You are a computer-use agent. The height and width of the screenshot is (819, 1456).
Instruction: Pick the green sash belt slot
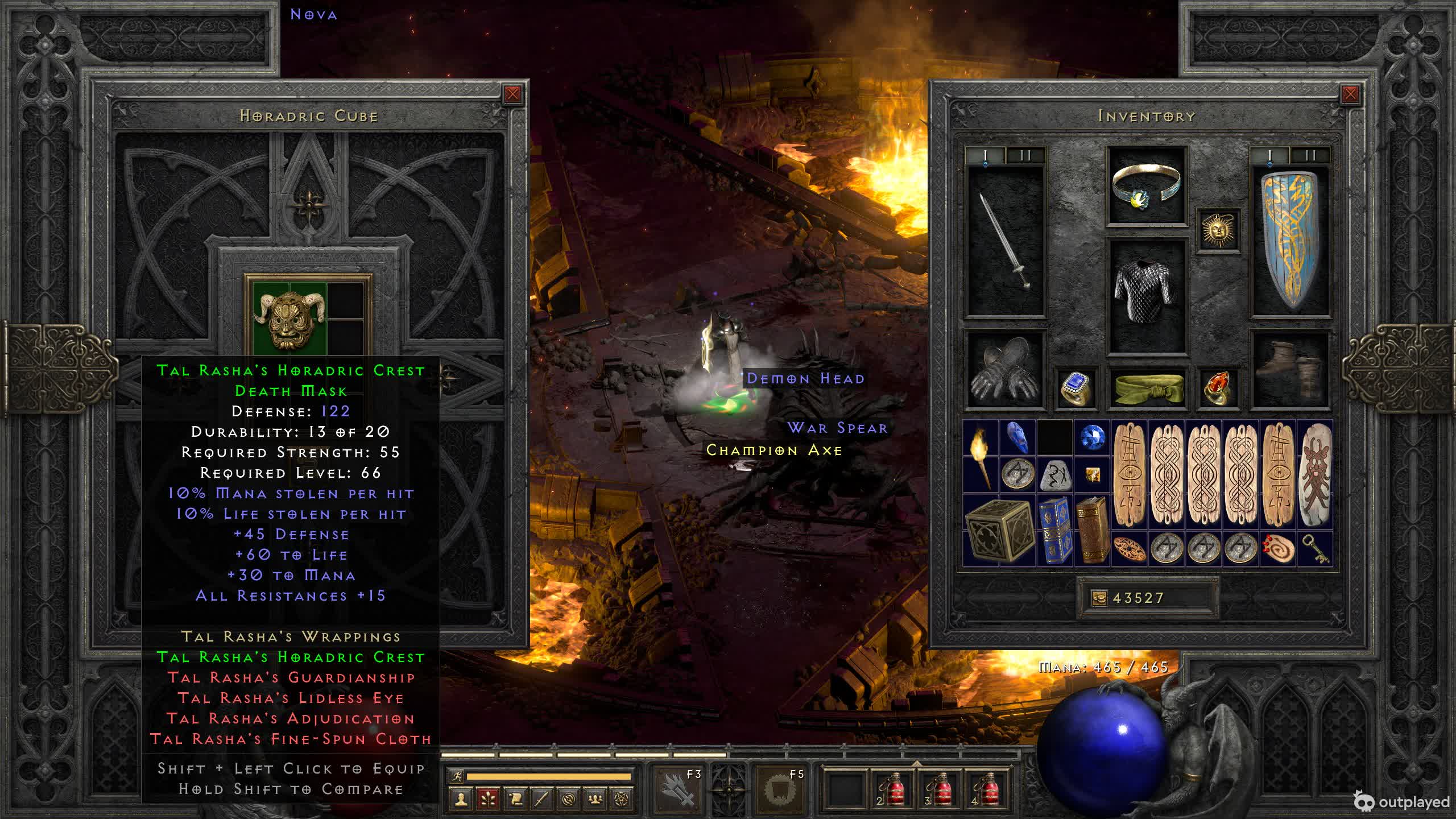[x=1147, y=388]
